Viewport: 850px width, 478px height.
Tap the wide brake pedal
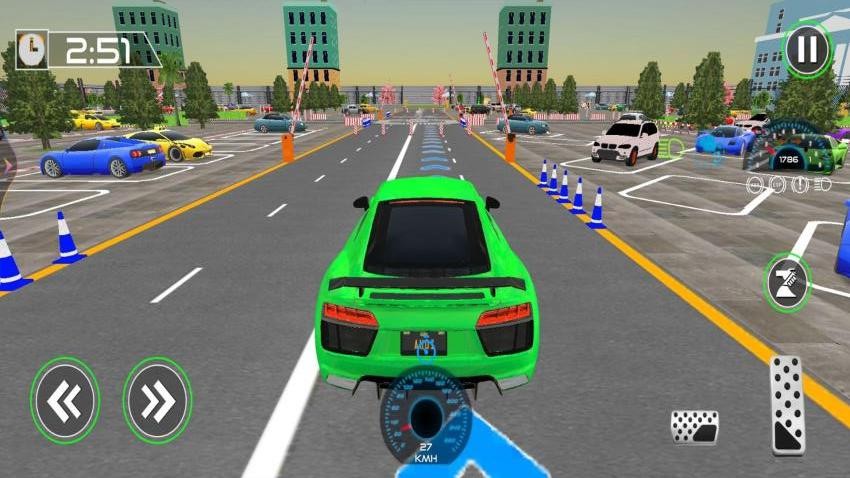(x=694, y=427)
